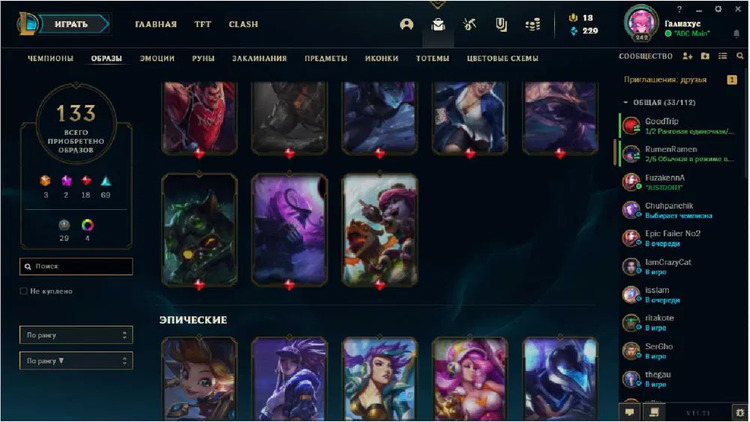Open the loot hammer icon

click(470, 24)
